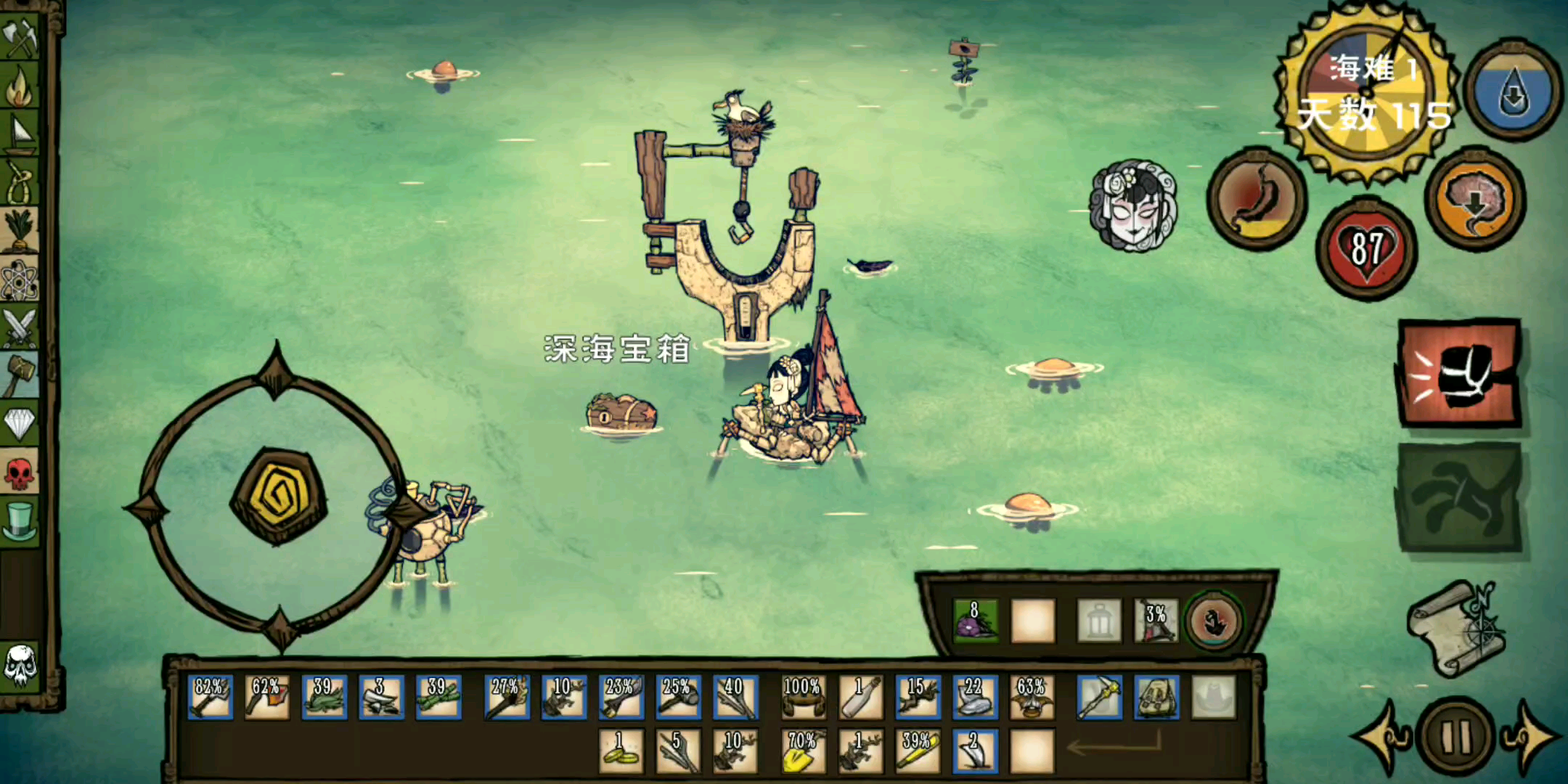Rotate the camera right with the arrow

coord(1530,736)
